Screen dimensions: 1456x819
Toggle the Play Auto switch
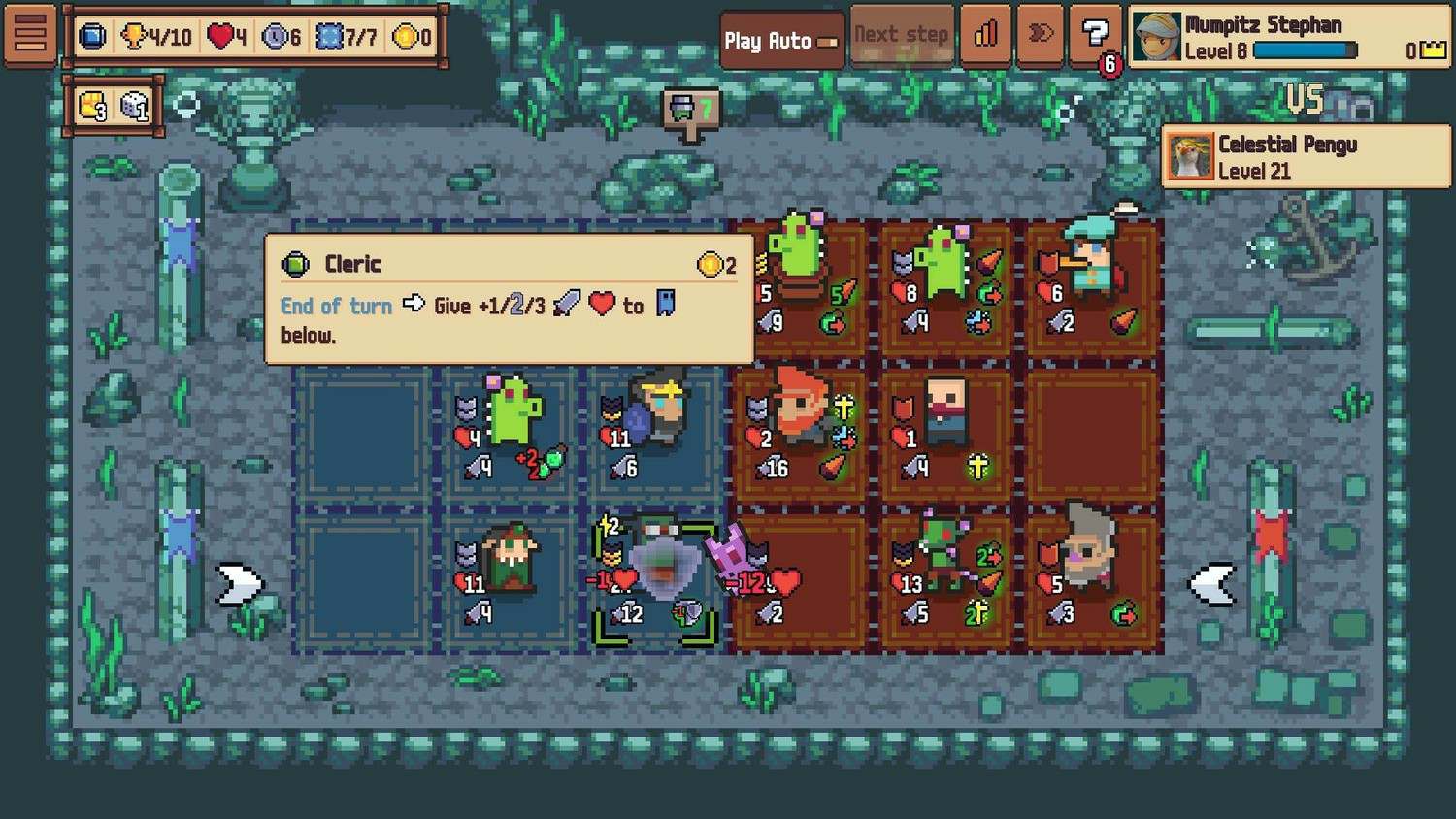point(781,40)
